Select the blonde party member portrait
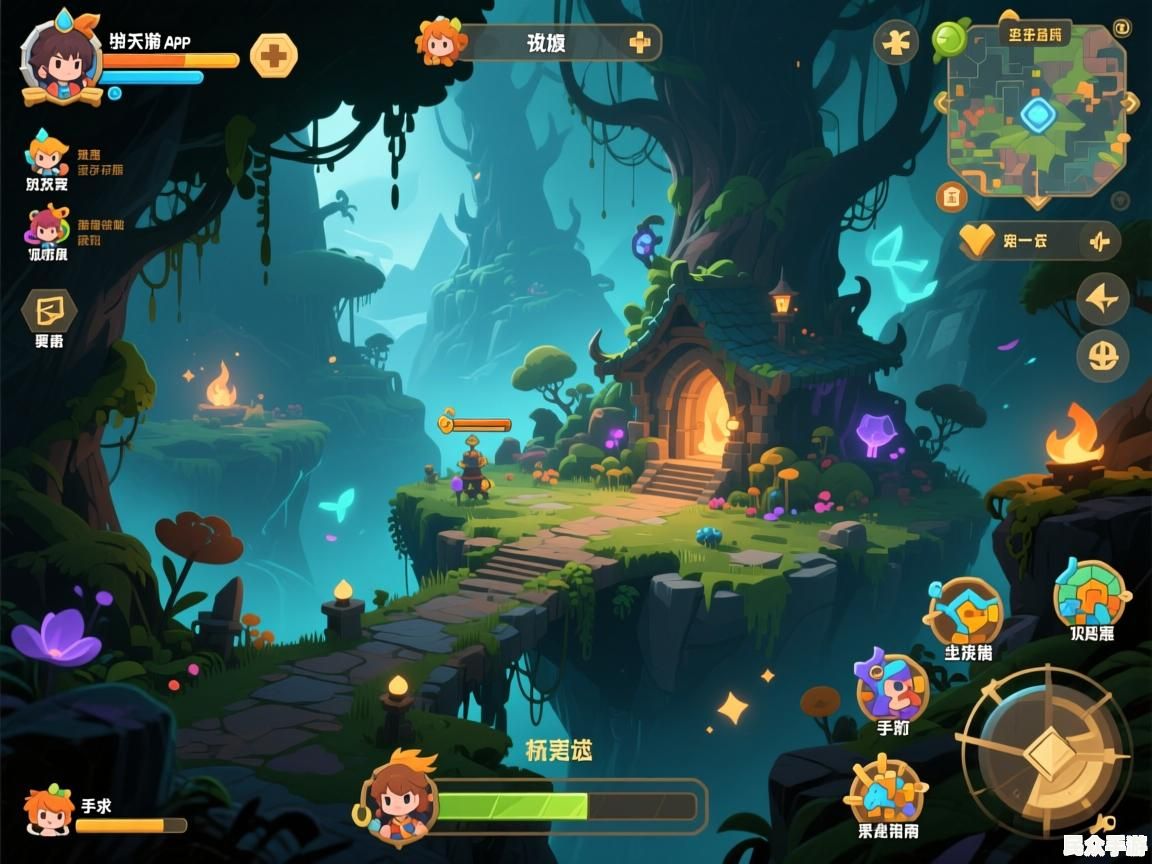Screen dimensions: 1152x864 click(46, 155)
